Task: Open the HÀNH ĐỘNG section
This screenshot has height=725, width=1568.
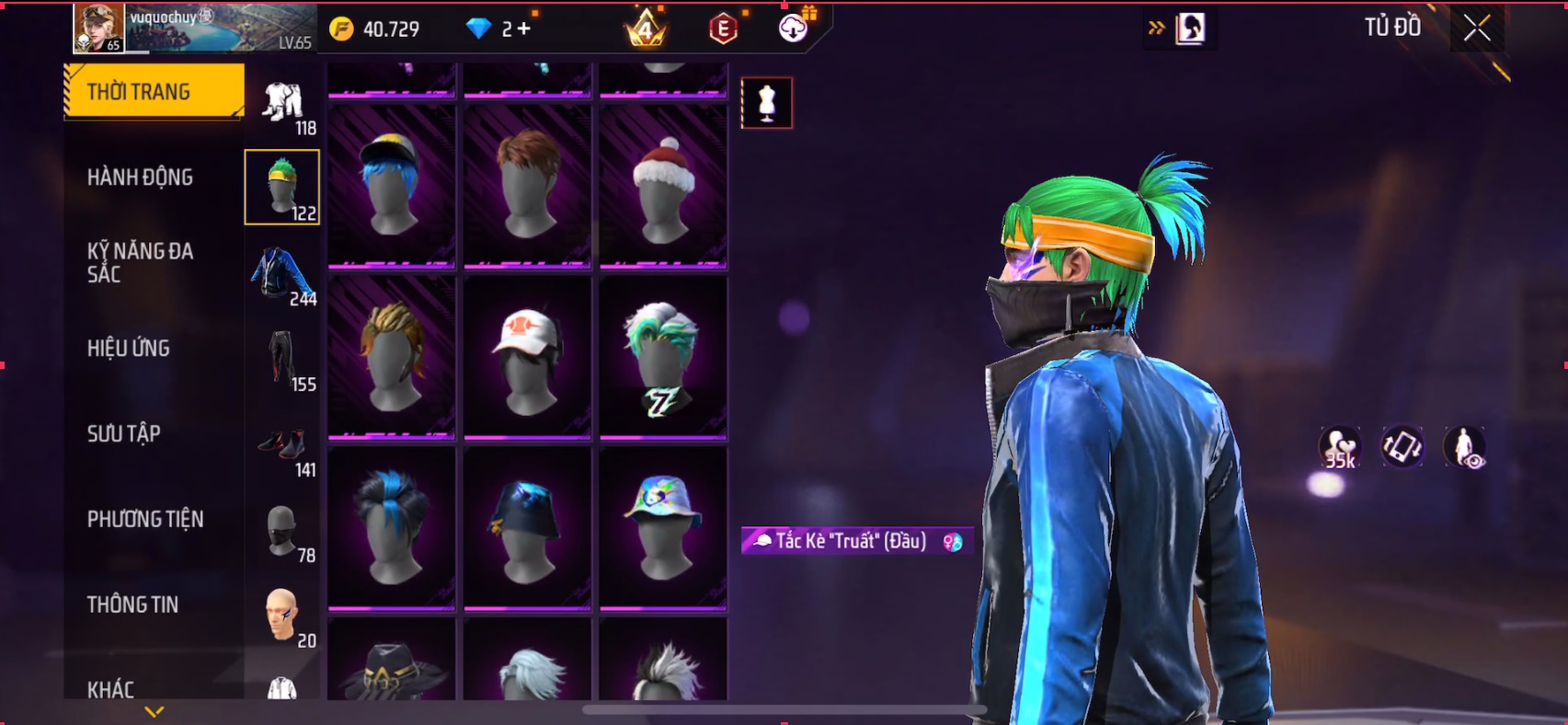Action: 140,177
